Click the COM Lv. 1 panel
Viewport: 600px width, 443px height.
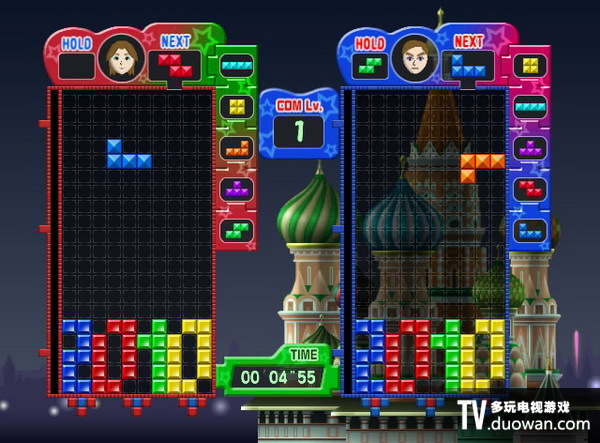tap(299, 124)
